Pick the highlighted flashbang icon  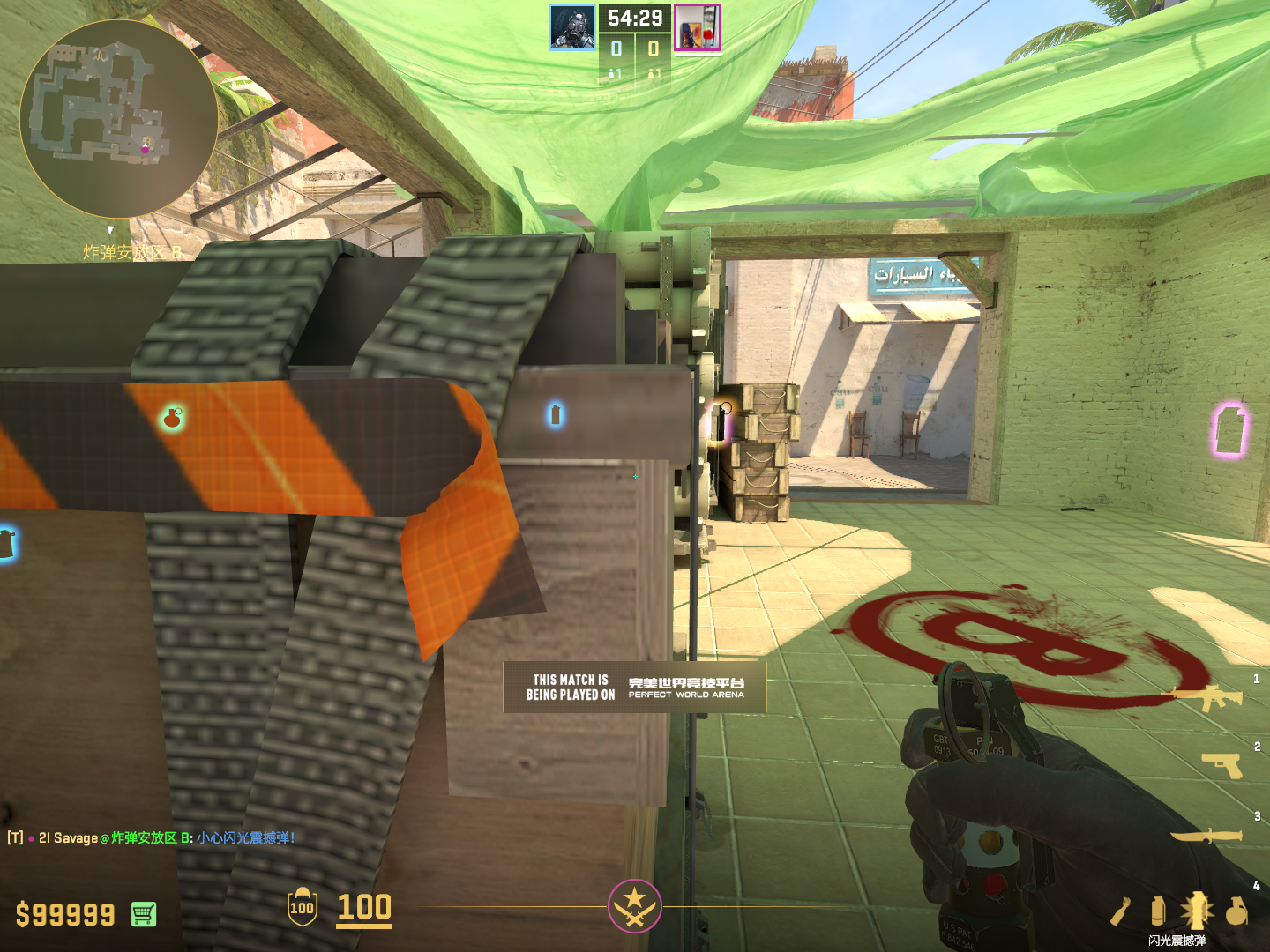[x=1197, y=911]
